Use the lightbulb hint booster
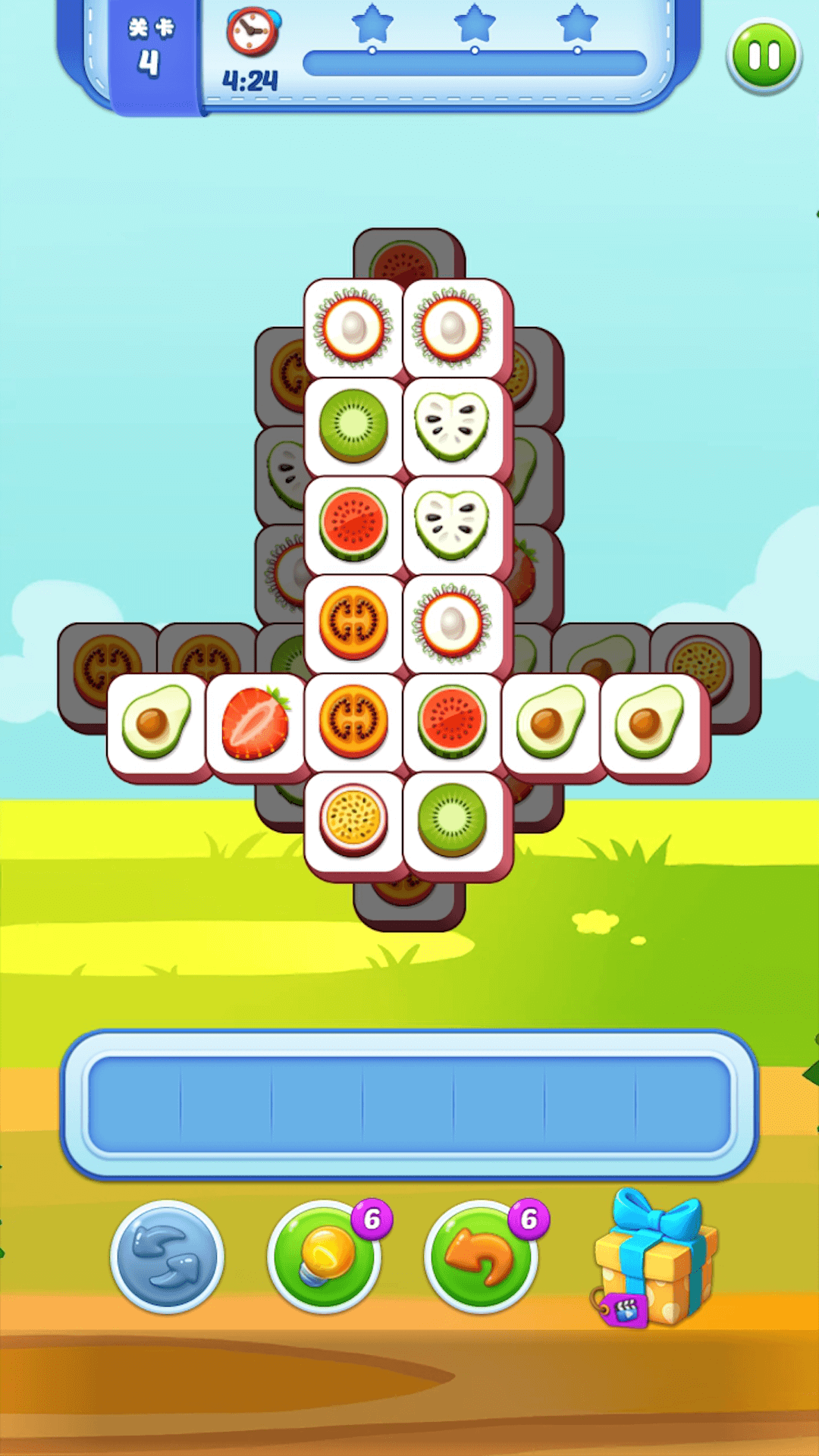This screenshot has width=819, height=1456. click(x=326, y=1257)
